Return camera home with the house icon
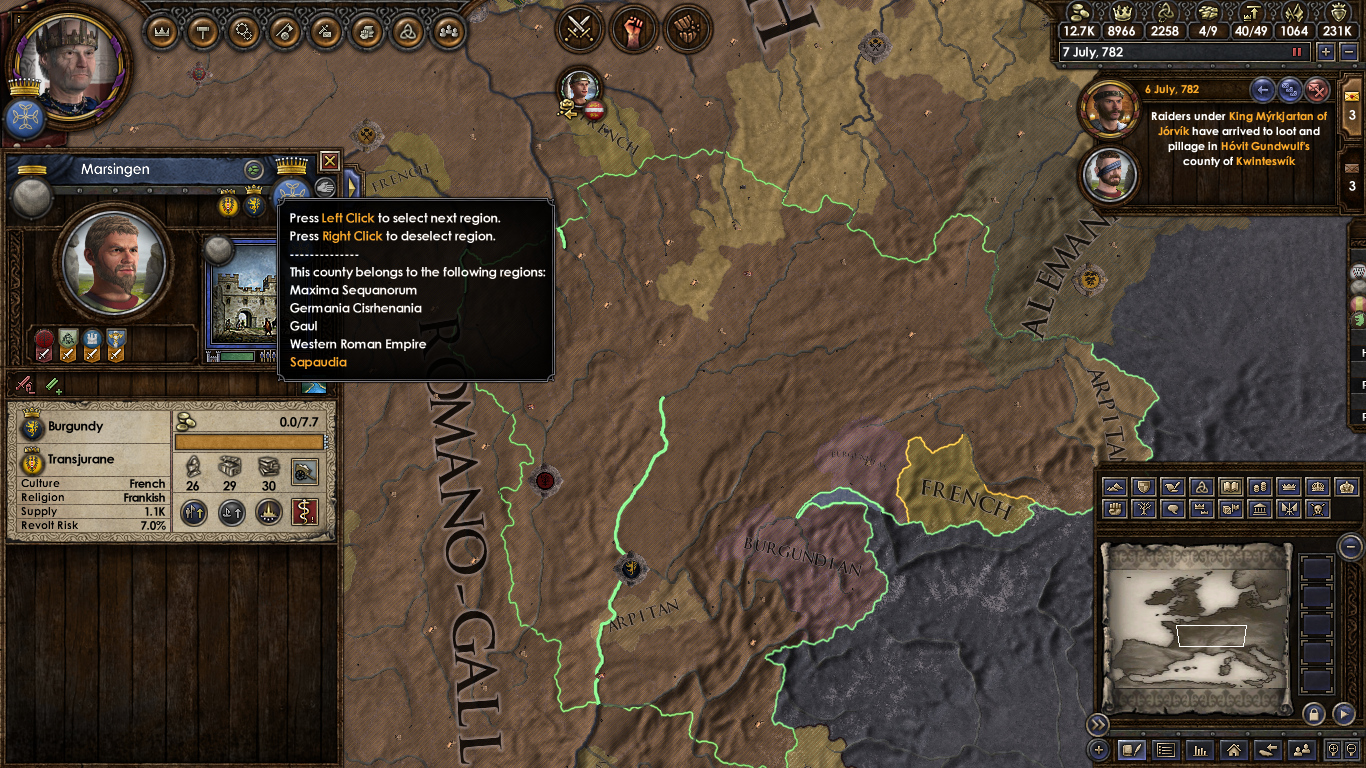The image size is (1366, 768). coord(1234,750)
